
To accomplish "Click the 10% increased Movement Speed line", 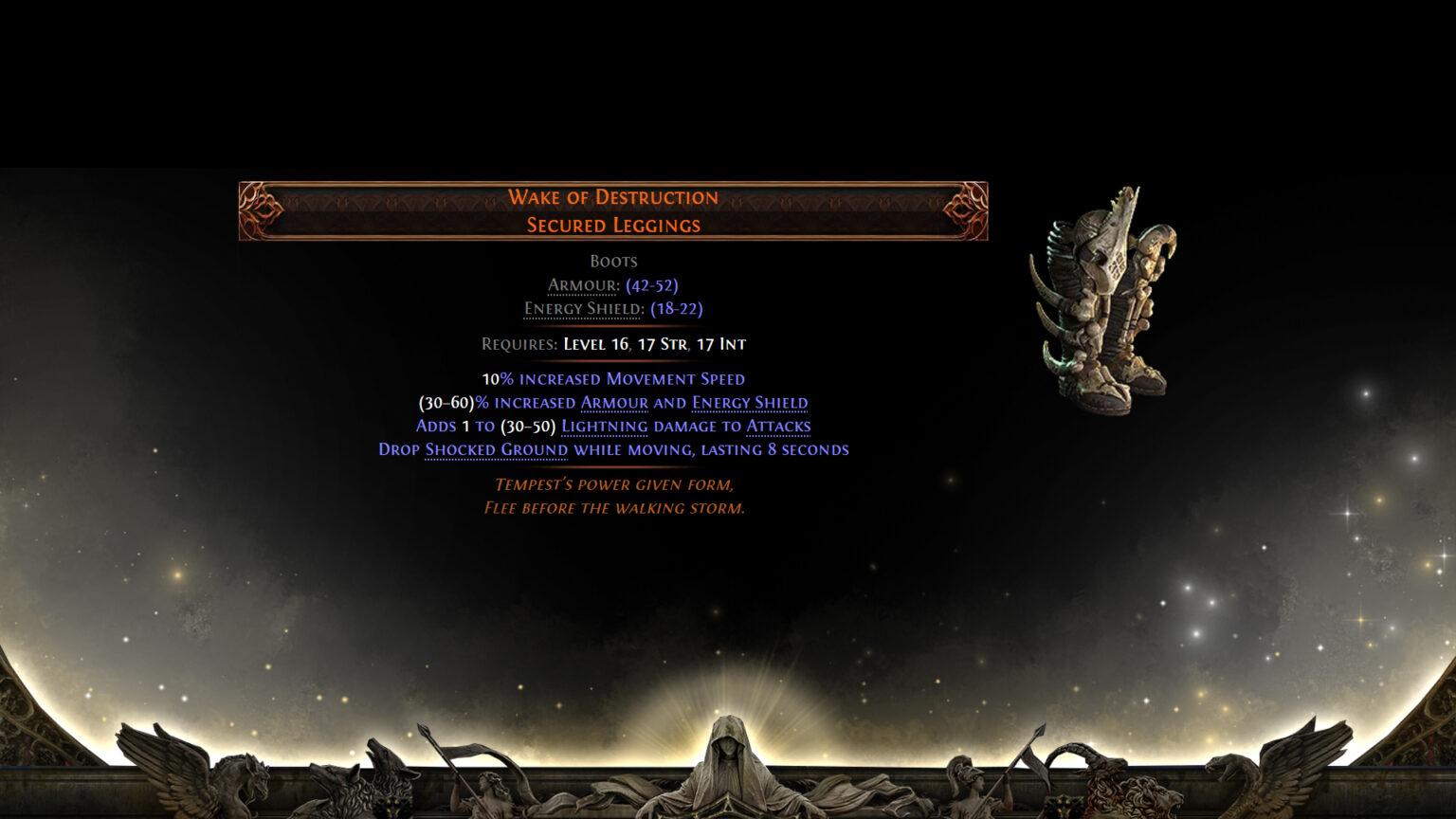I will [x=612, y=378].
